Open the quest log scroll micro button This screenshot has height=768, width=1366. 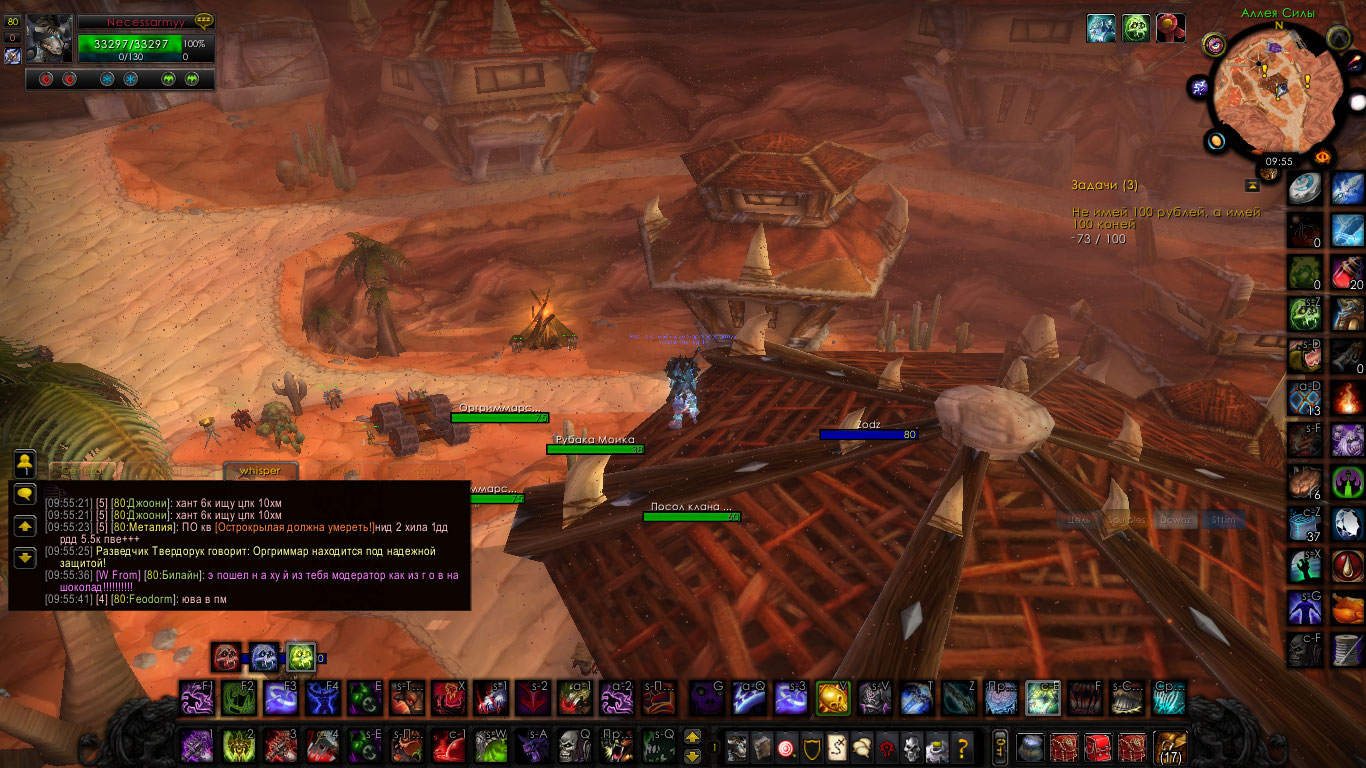coord(836,747)
